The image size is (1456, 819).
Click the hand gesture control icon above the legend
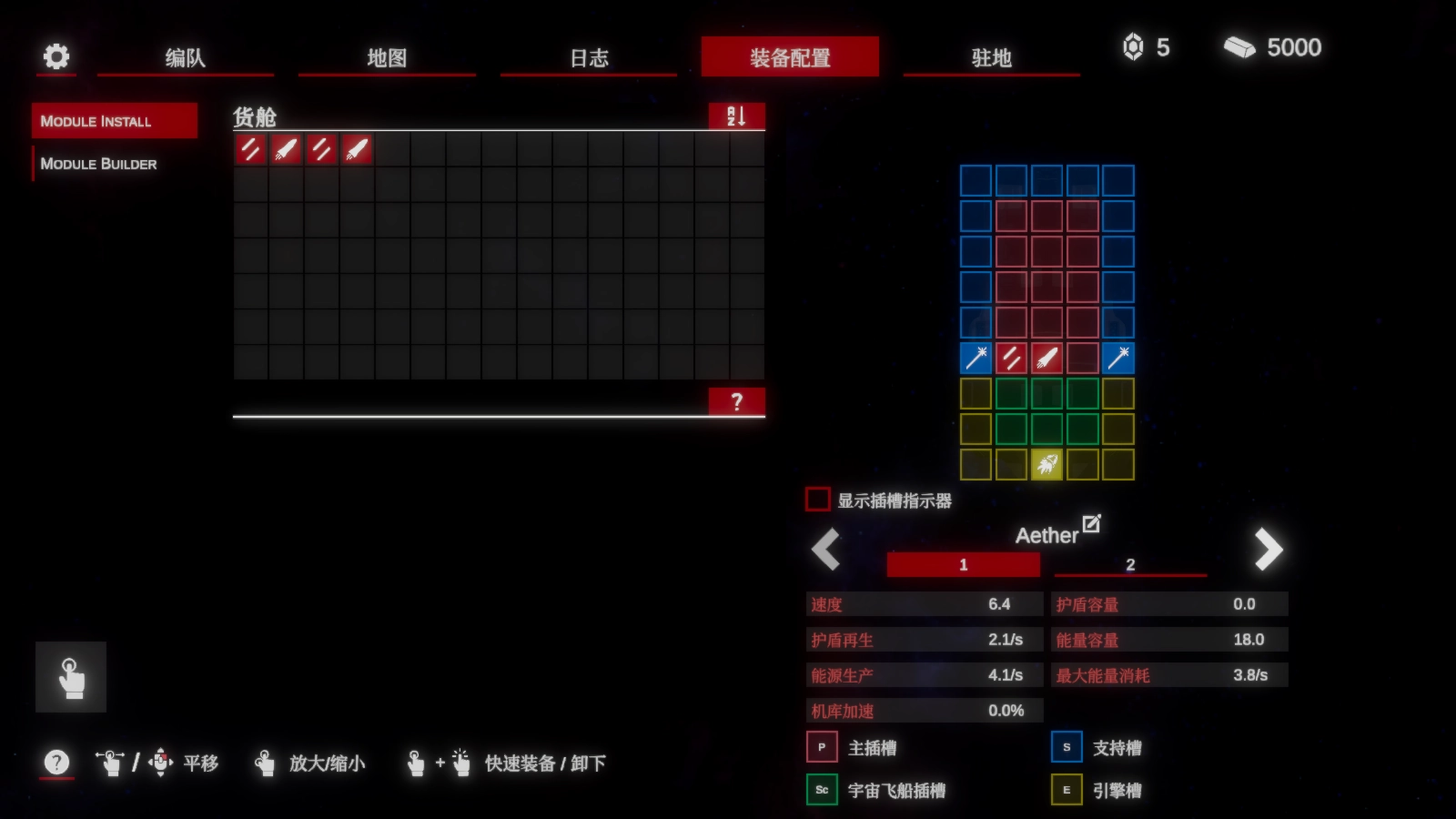(71, 675)
